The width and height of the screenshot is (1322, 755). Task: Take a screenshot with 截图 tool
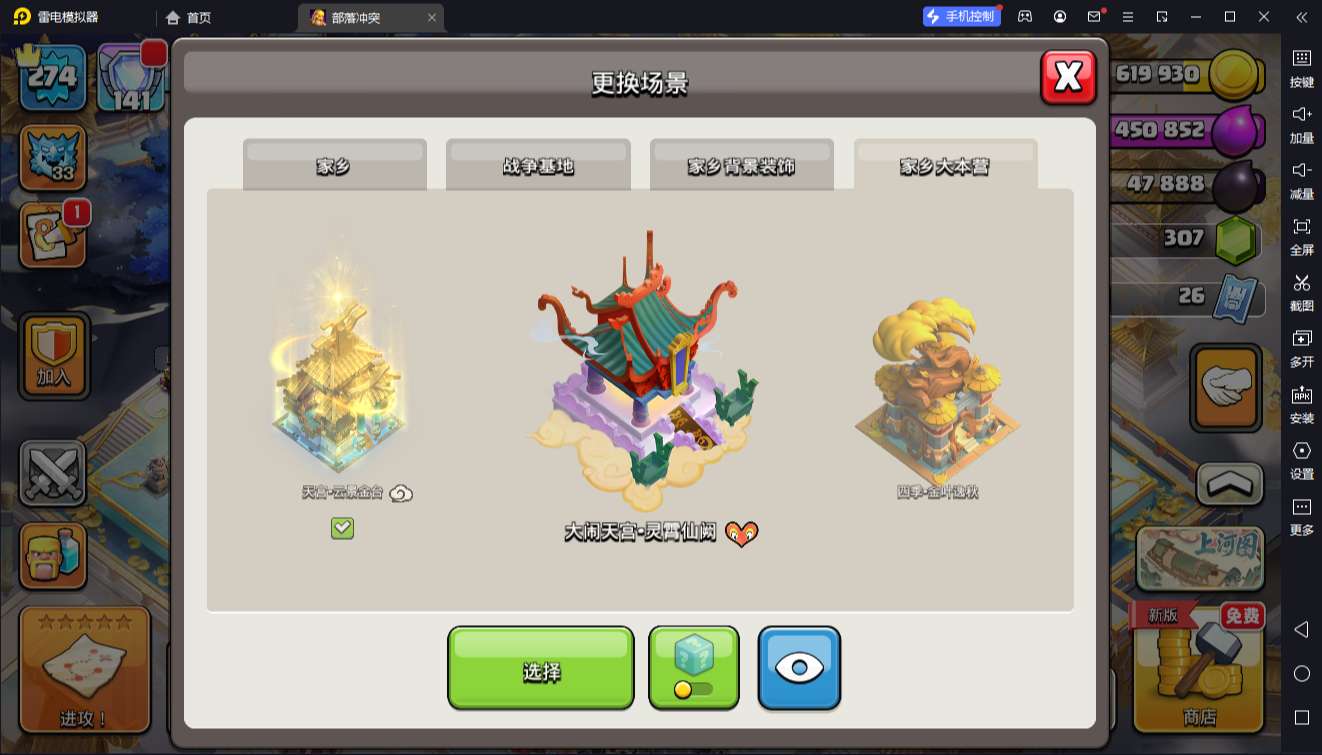[1301, 291]
